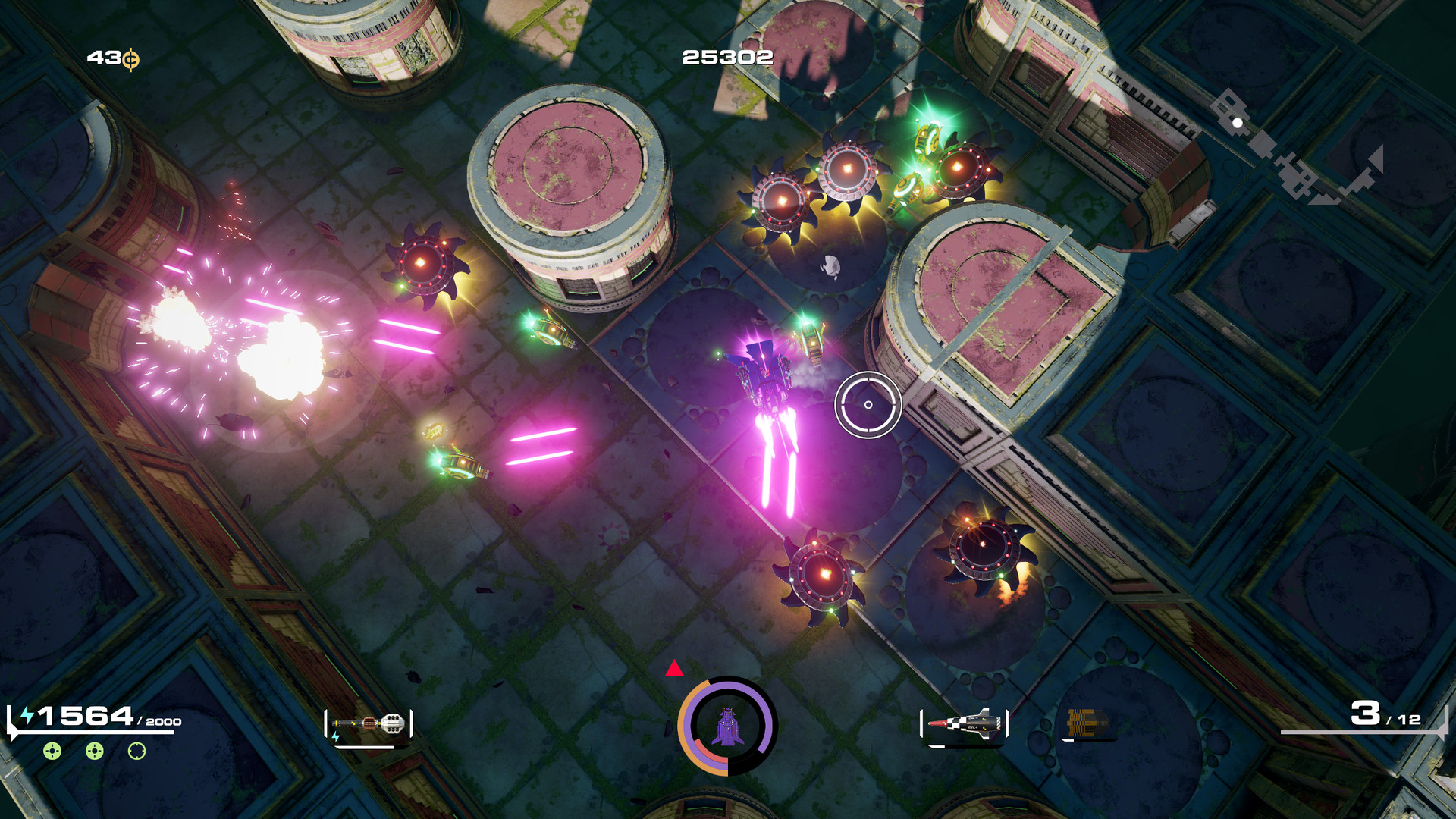Screen dimensions: 1456x819
Task: Click the white dot marker on the minimap
Action: point(1237,123)
